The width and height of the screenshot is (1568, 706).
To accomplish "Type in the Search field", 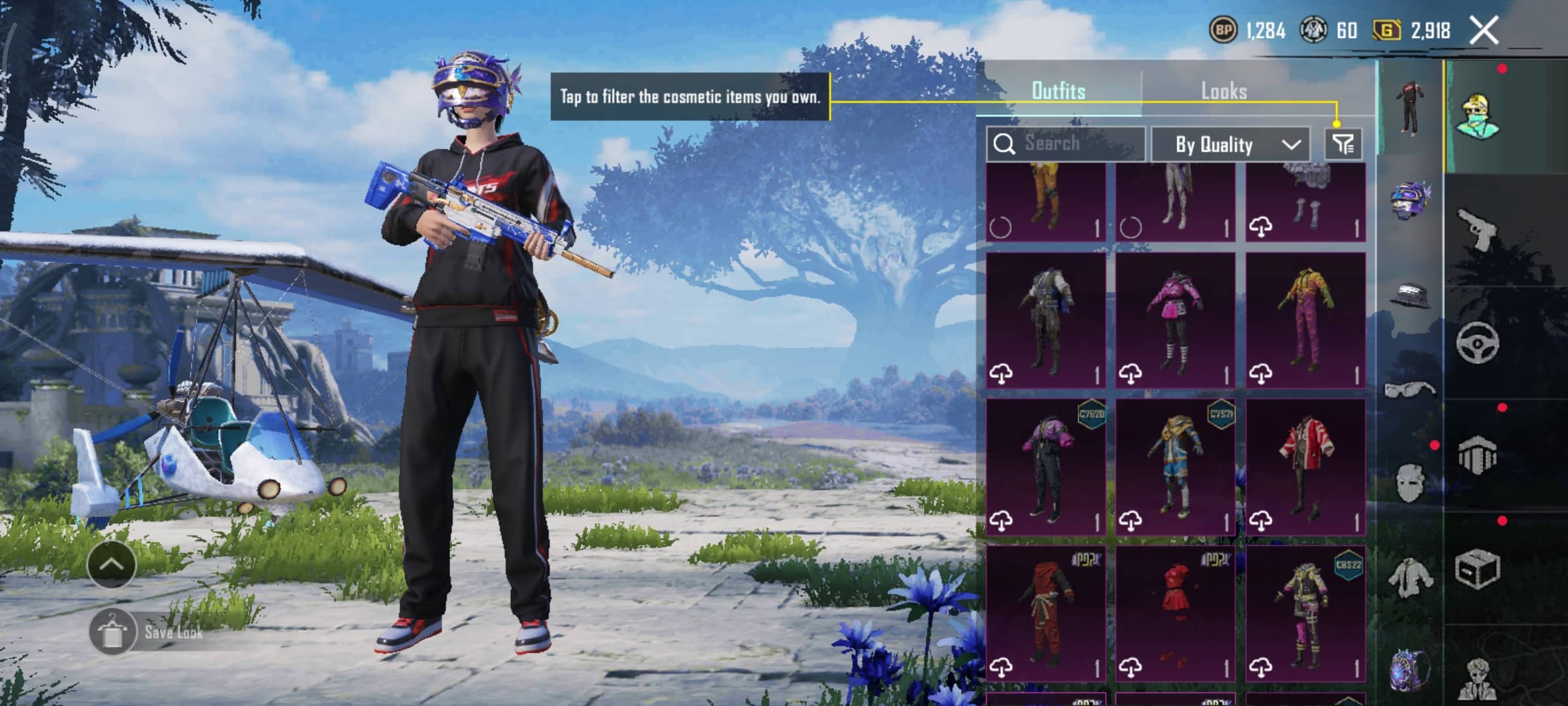I will tap(1071, 143).
